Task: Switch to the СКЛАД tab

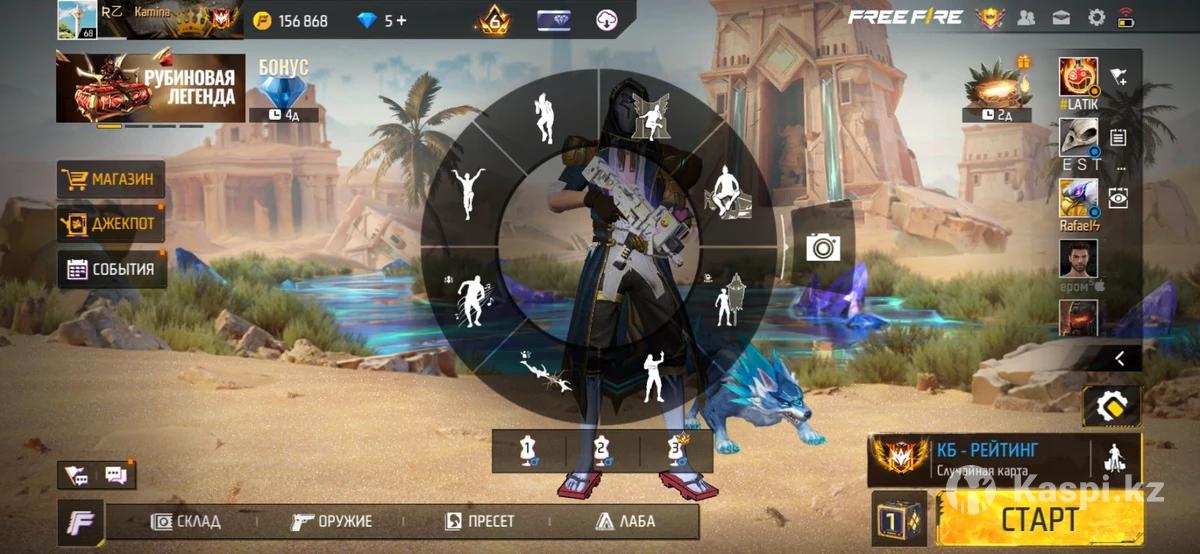Action: (x=186, y=521)
